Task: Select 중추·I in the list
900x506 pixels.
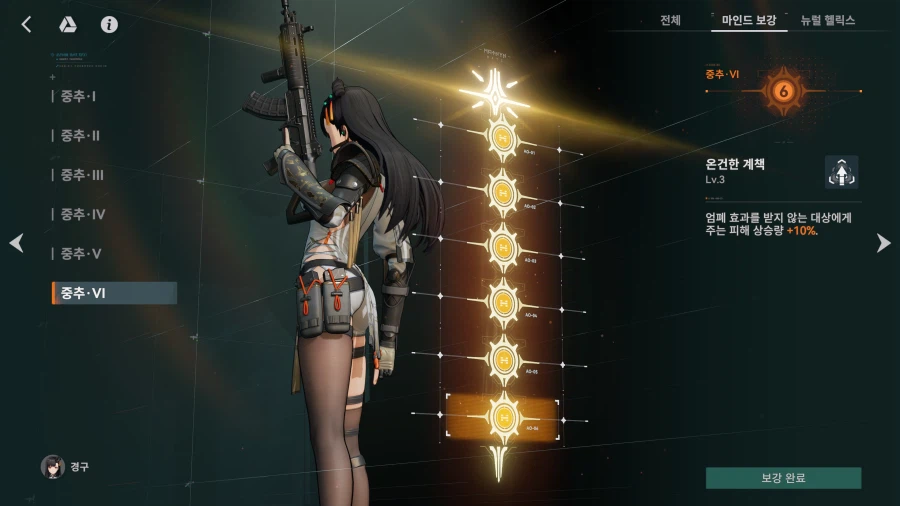Action: point(78,96)
